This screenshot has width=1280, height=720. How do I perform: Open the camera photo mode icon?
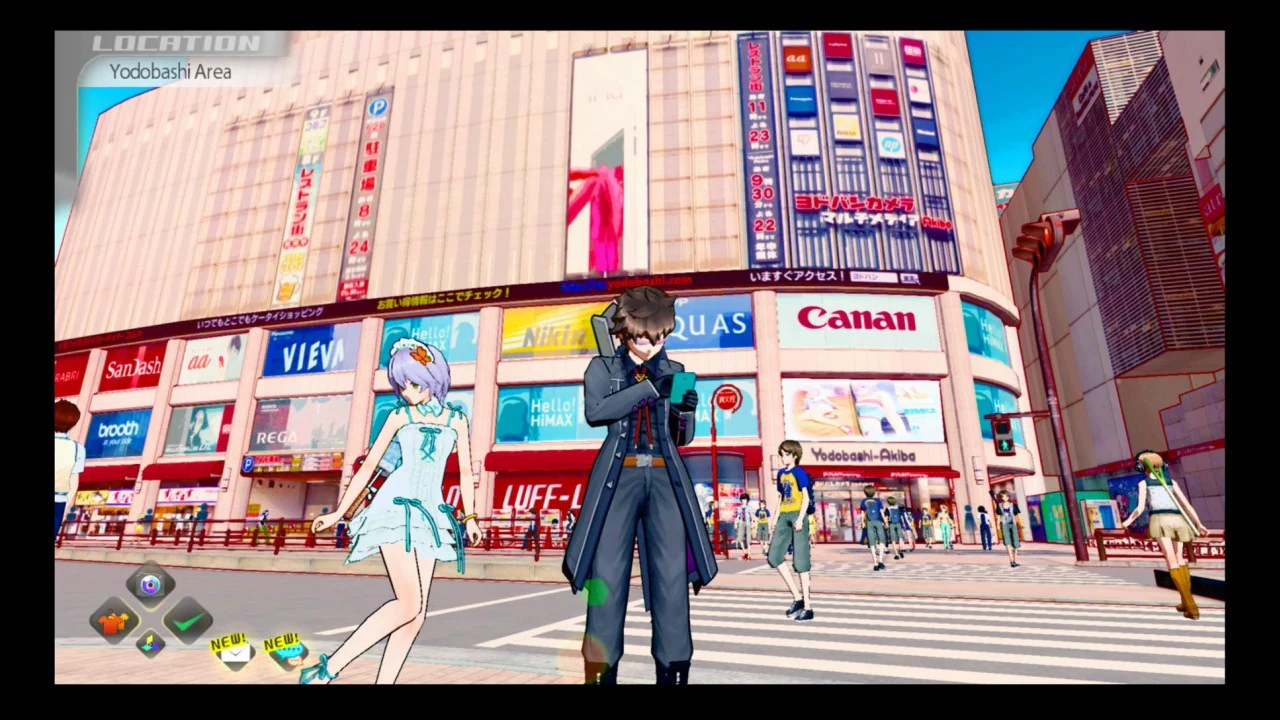pos(148,585)
